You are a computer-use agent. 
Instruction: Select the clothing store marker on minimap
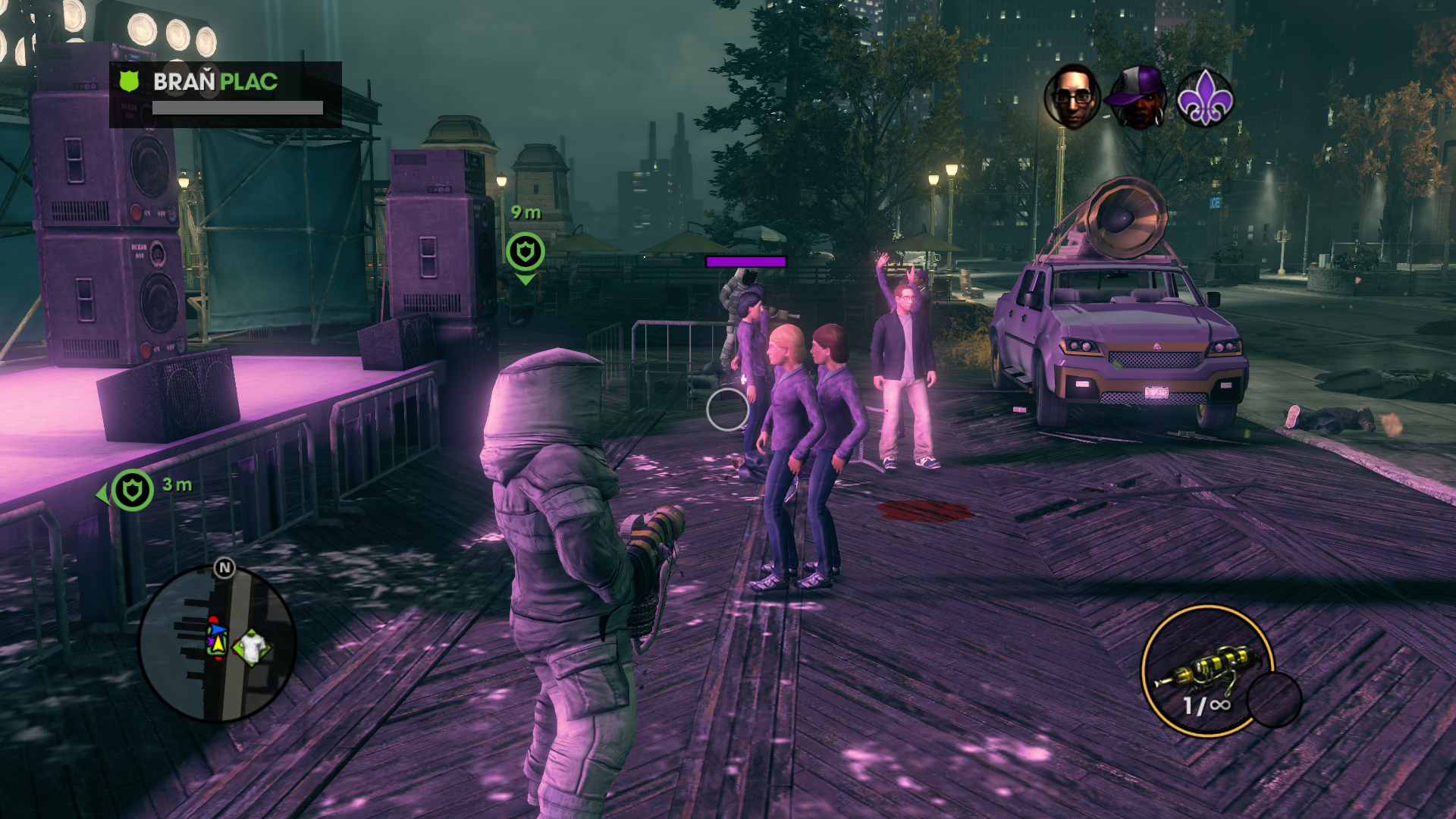click(x=253, y=647)
